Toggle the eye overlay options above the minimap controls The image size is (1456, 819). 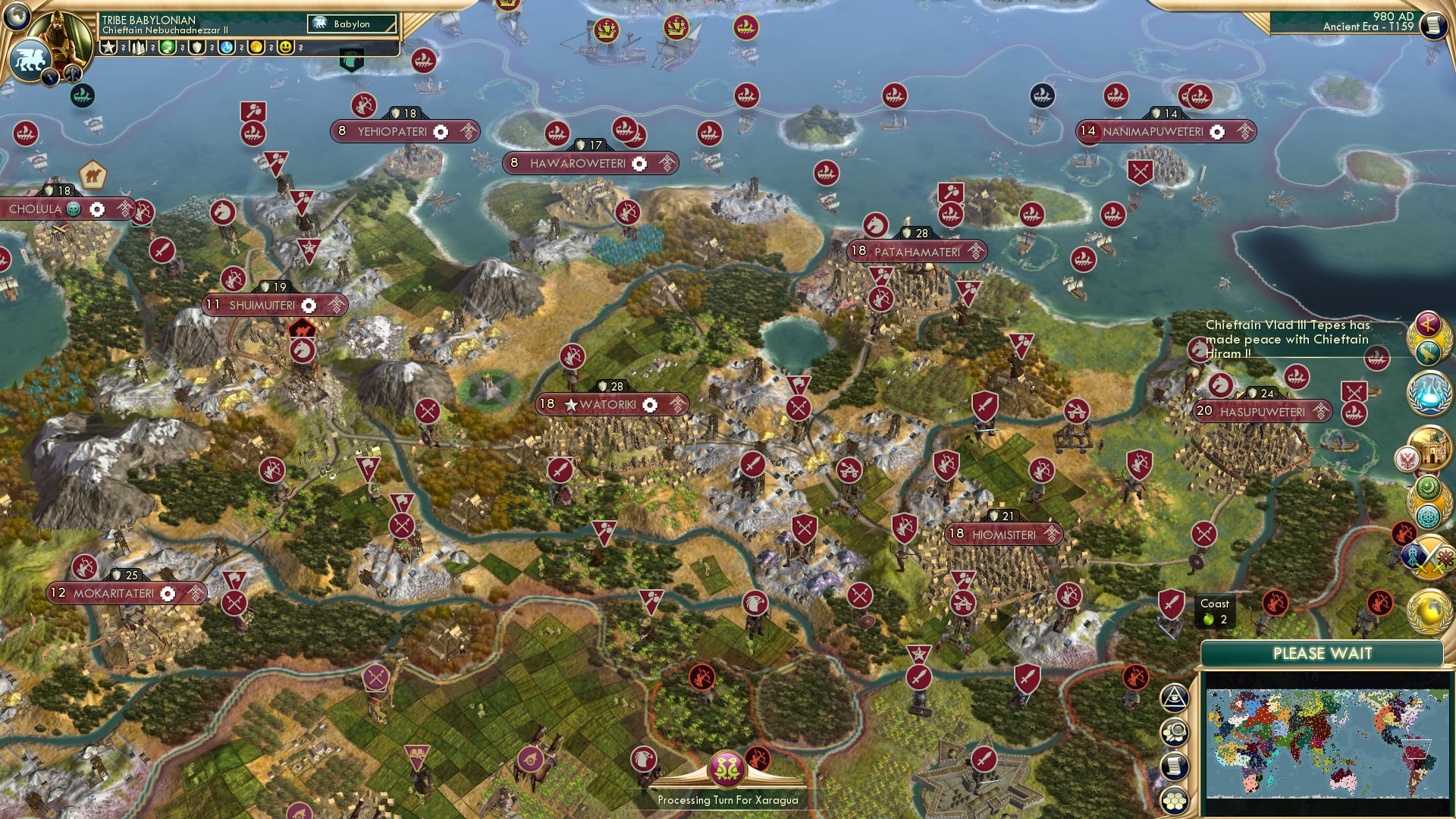(x=1174, y=699)
